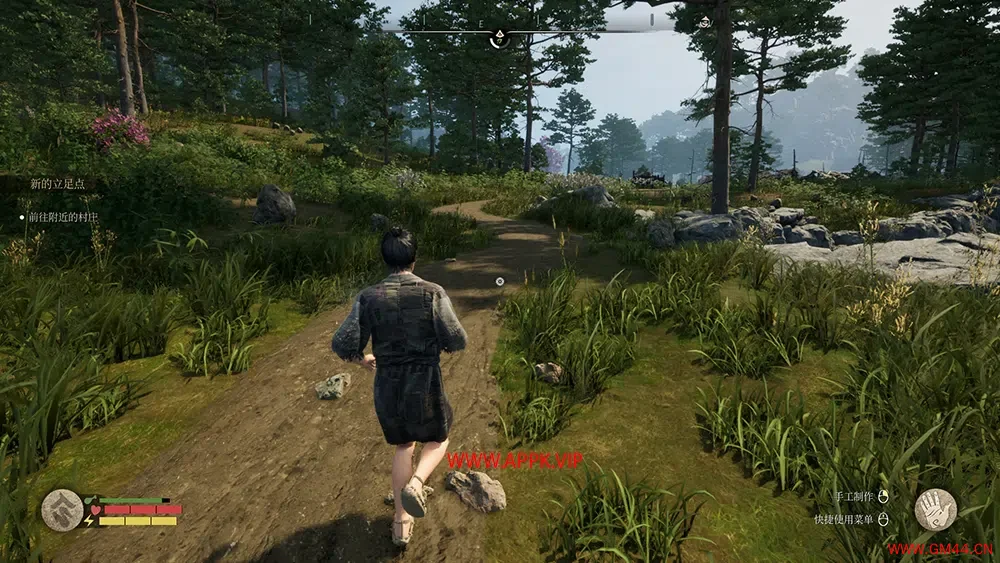Click the bare hand equipped-item icon
Image resolution: width=1000 pixels, height=563 pixels.
tap(935, 509)
